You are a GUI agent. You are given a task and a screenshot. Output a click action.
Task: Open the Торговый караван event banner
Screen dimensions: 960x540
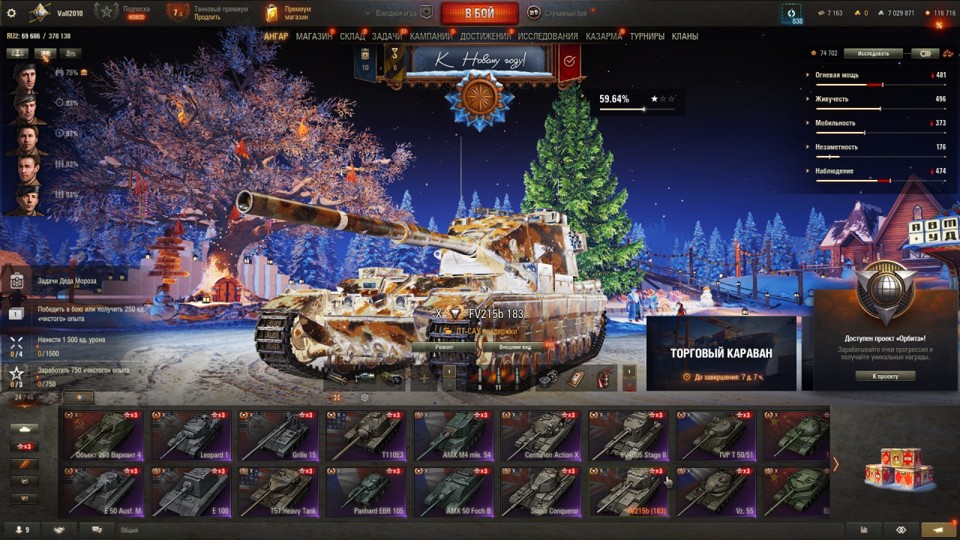point(721,353)
